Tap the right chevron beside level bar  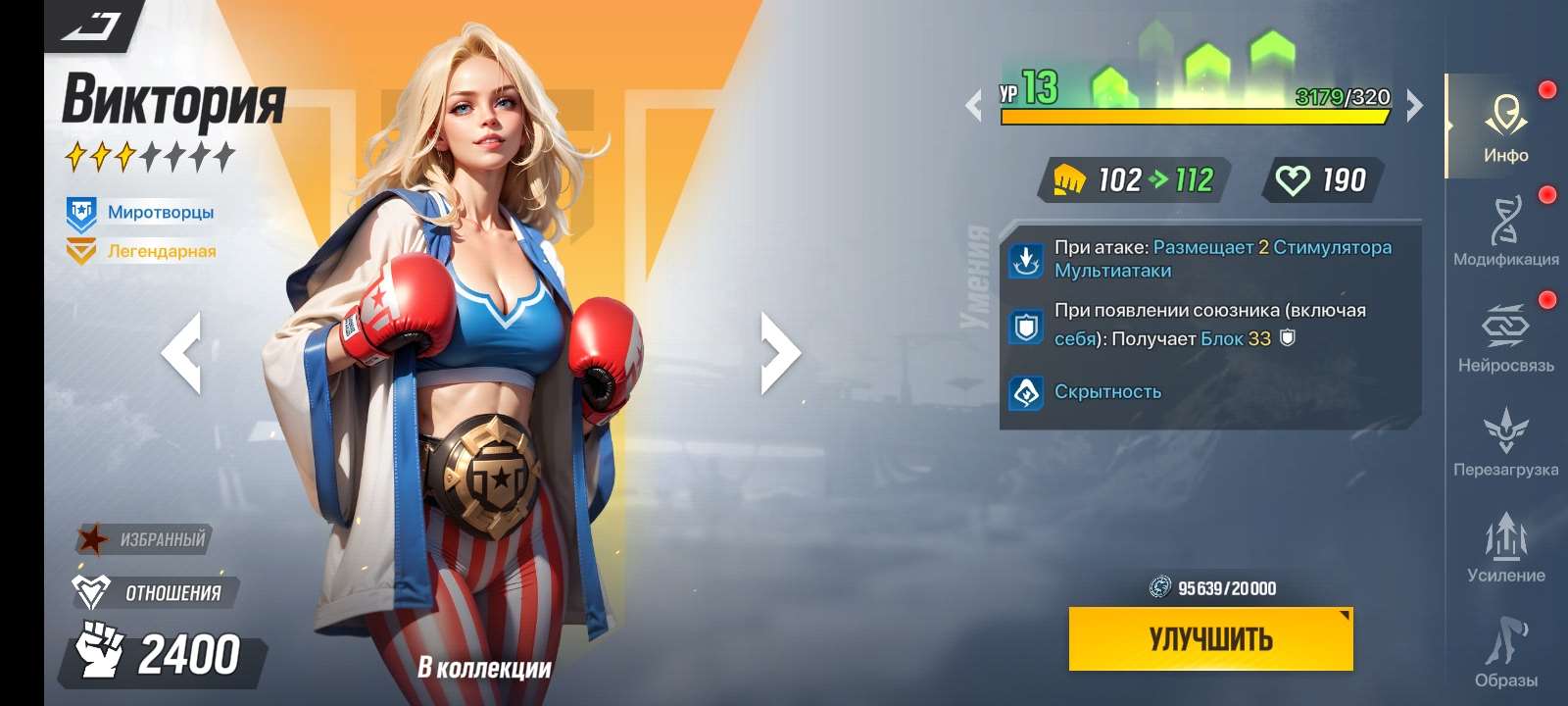coord(1411,98)
